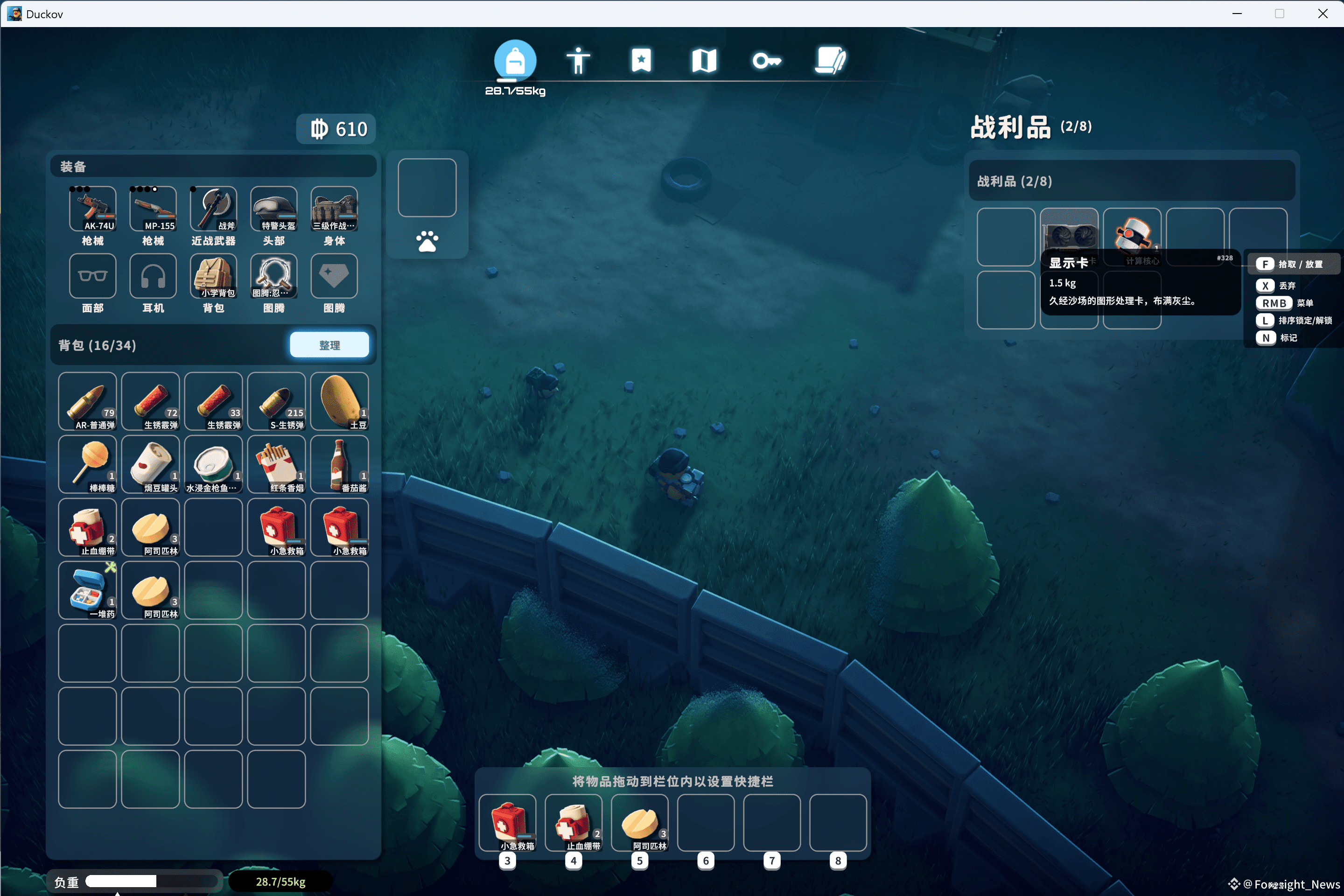Open the key tab
The height and width of the screenshot is (896, 1344).
tap(766, 60)
